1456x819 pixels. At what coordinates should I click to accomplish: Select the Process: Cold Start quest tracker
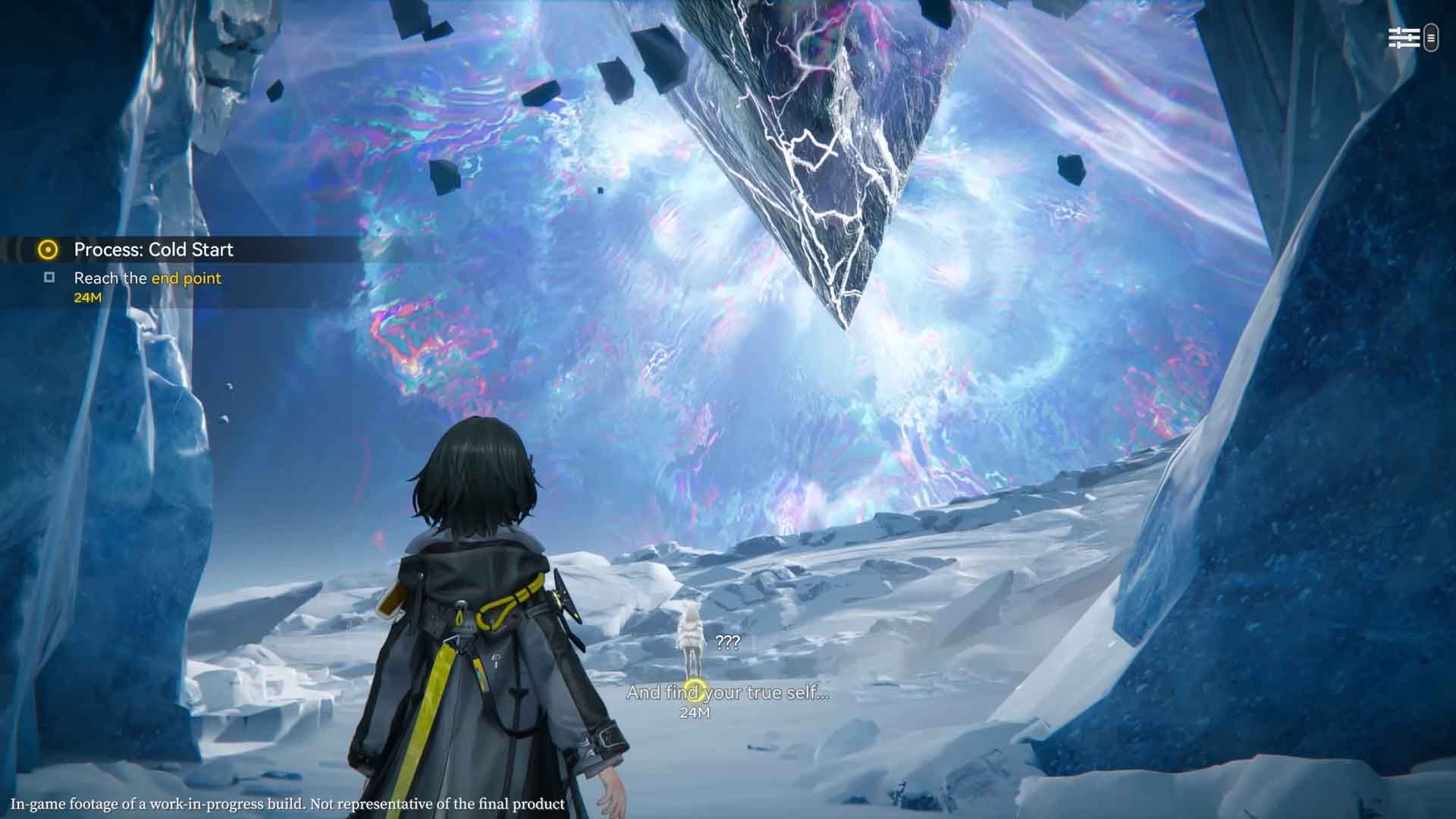(x=153, y=249)
